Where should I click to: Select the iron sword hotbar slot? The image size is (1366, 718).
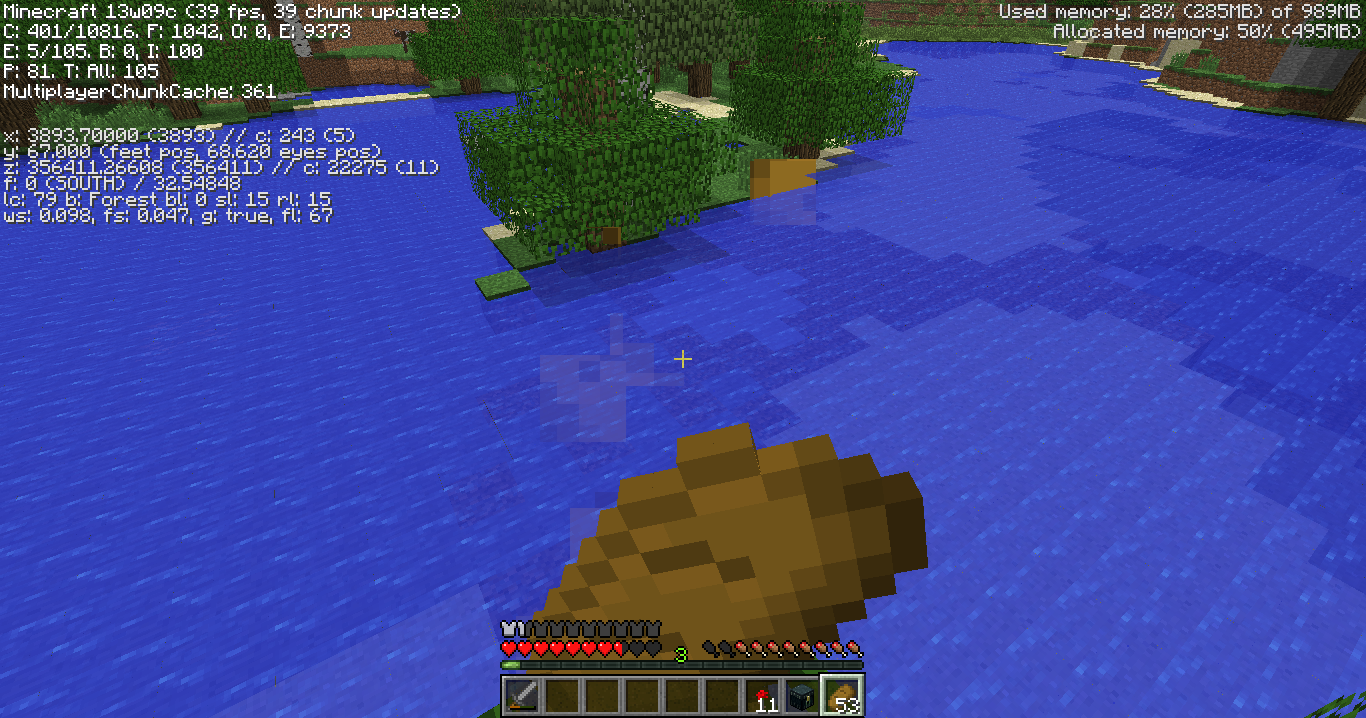pos(522,695)
